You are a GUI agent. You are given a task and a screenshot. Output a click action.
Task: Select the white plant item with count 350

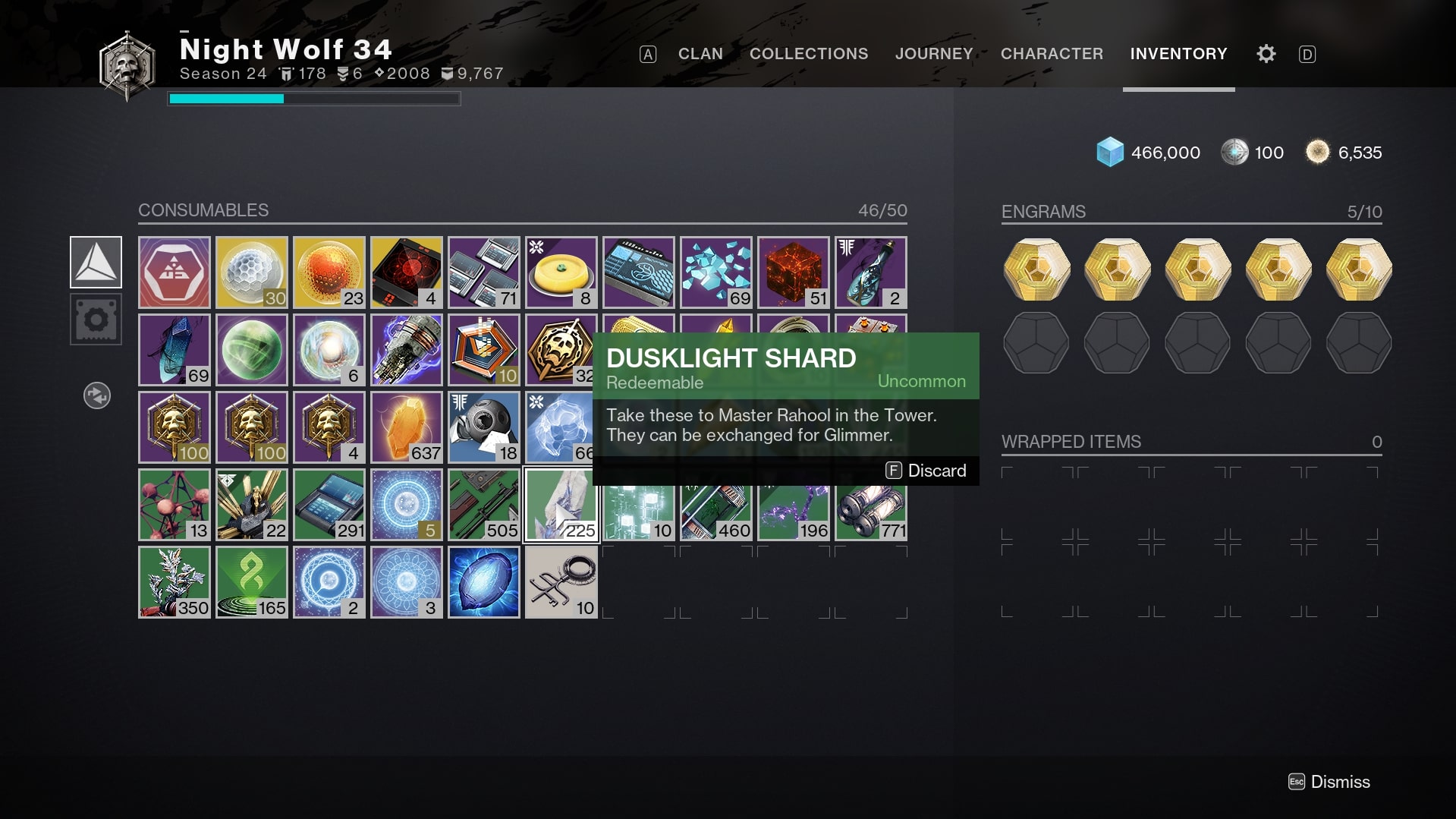pyautogui.click(x=174, y=582)
